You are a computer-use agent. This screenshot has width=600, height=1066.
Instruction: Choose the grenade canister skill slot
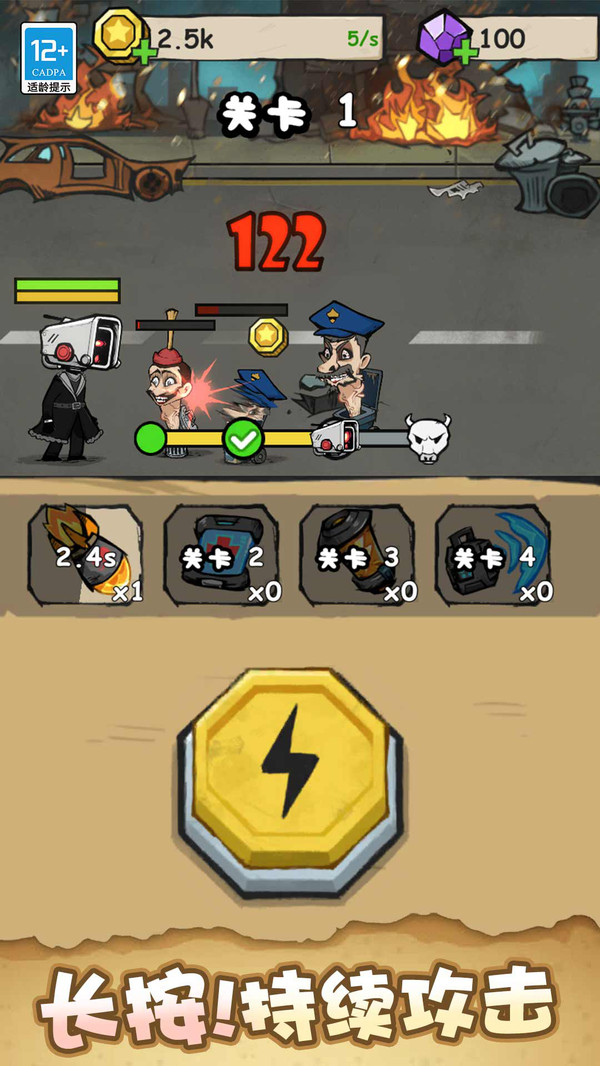[x=357, y=556]
